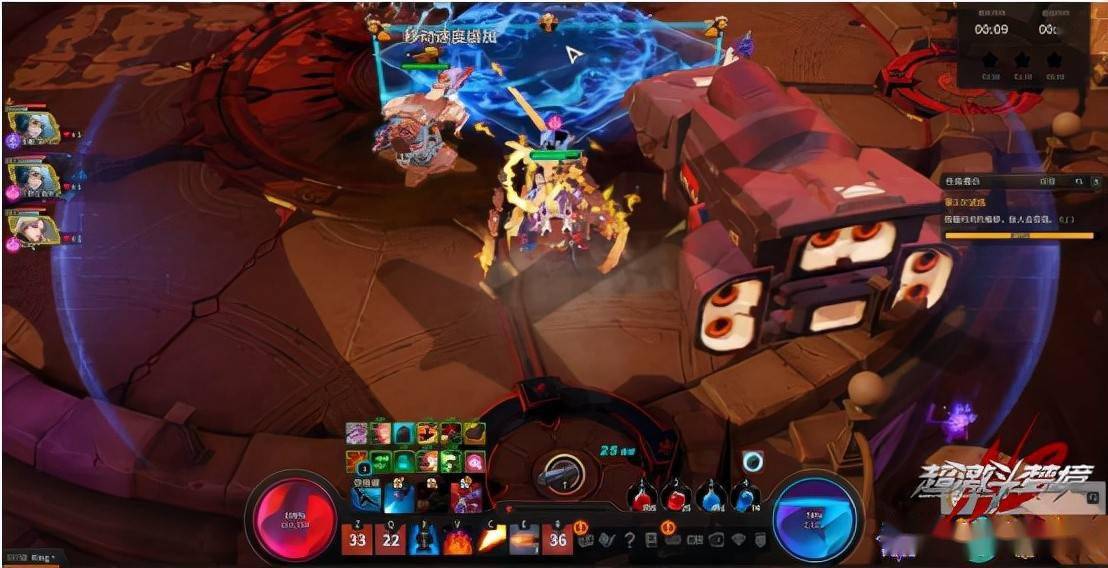Drink the last blue mana potion
The image size is (1108, 568).
point(744,497)
